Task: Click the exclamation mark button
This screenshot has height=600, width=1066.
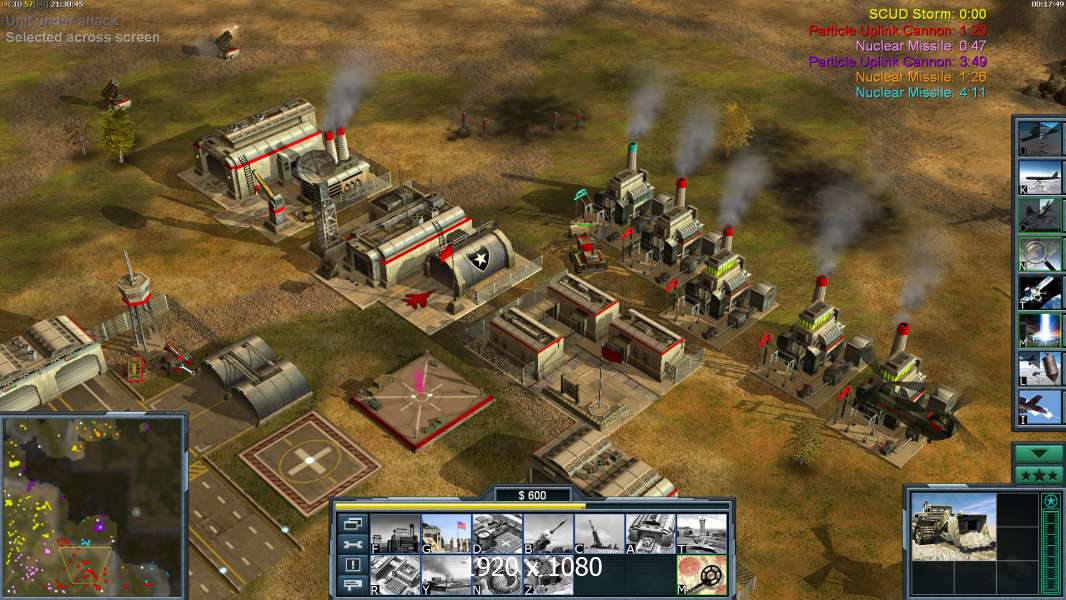Action: pos(353,565)
